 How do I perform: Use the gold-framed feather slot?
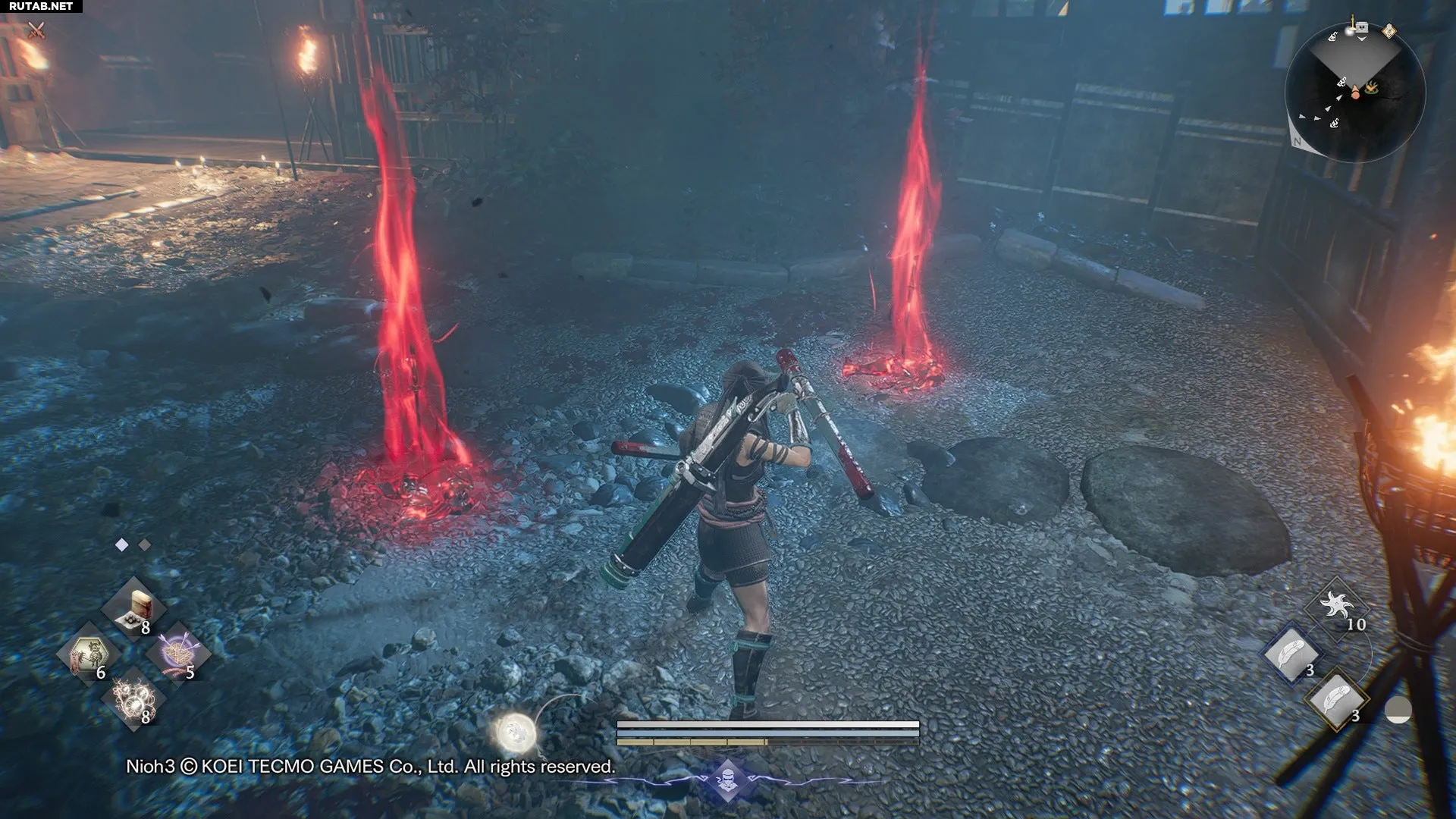(x=1336, y=699)
